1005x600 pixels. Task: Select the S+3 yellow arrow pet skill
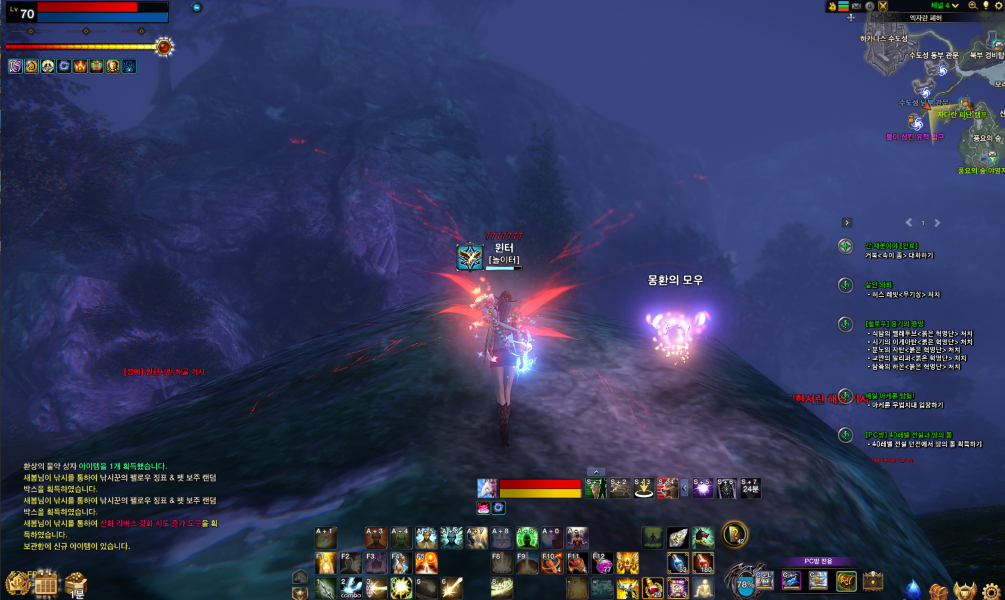coord(645,488)
